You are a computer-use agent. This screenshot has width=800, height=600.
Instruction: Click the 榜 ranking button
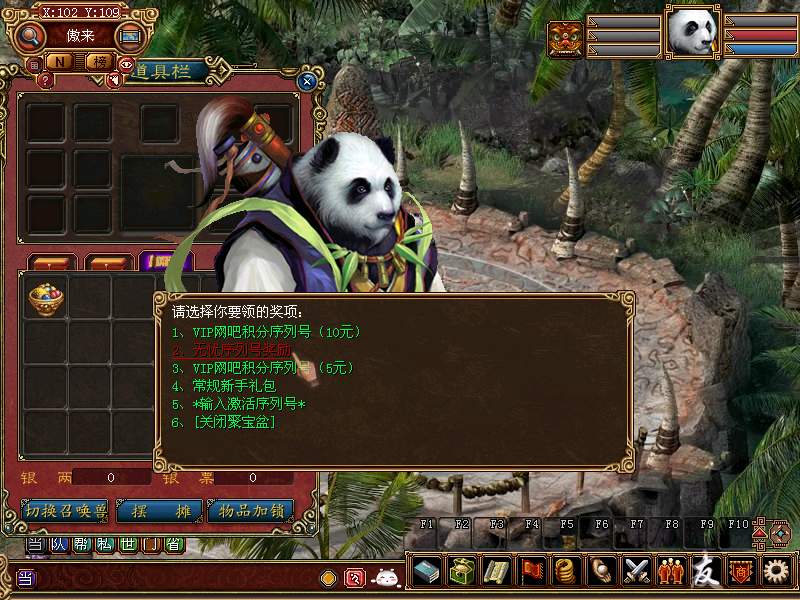point(98,62)
